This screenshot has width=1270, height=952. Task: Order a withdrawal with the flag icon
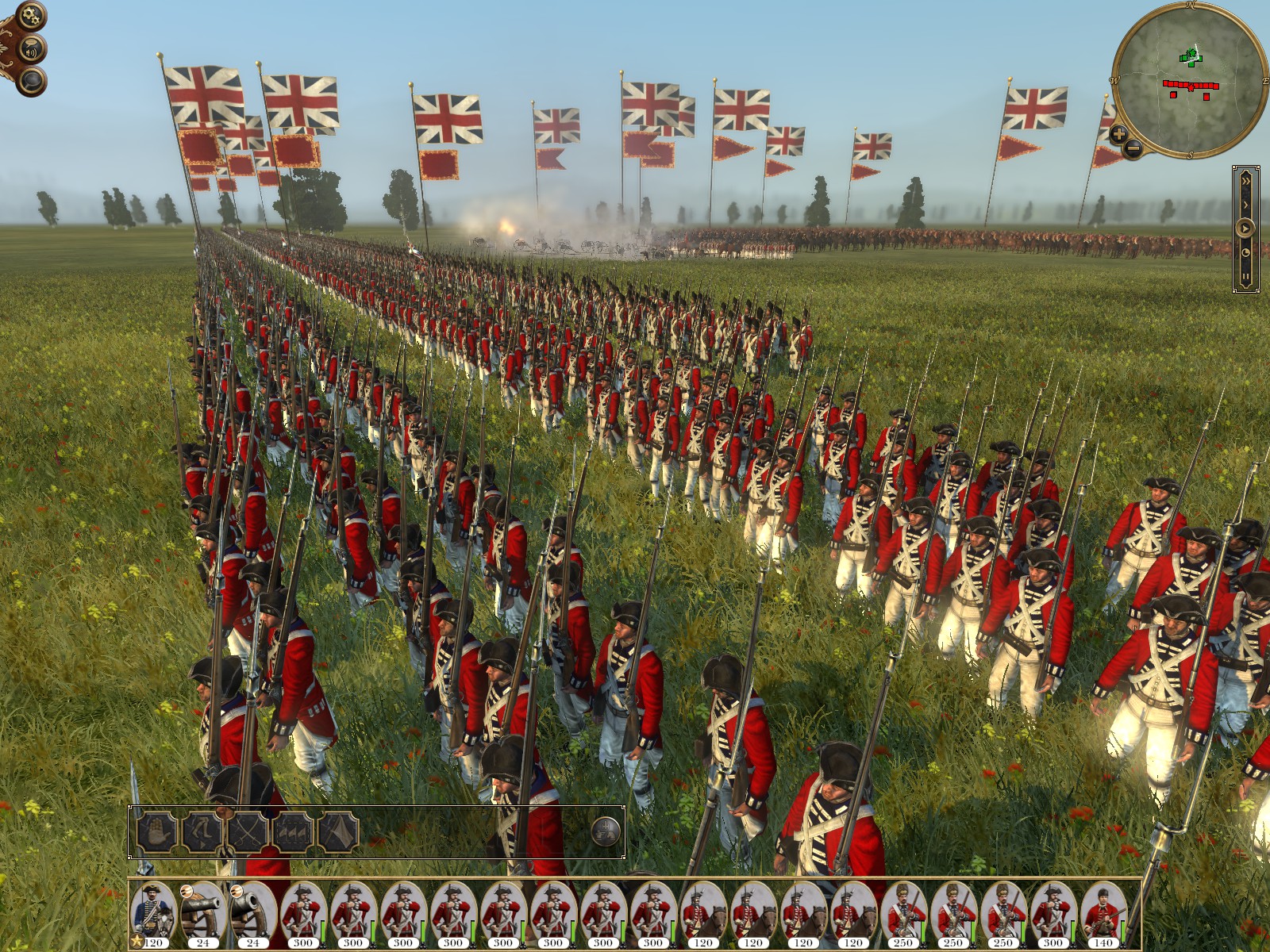point(338,831)
